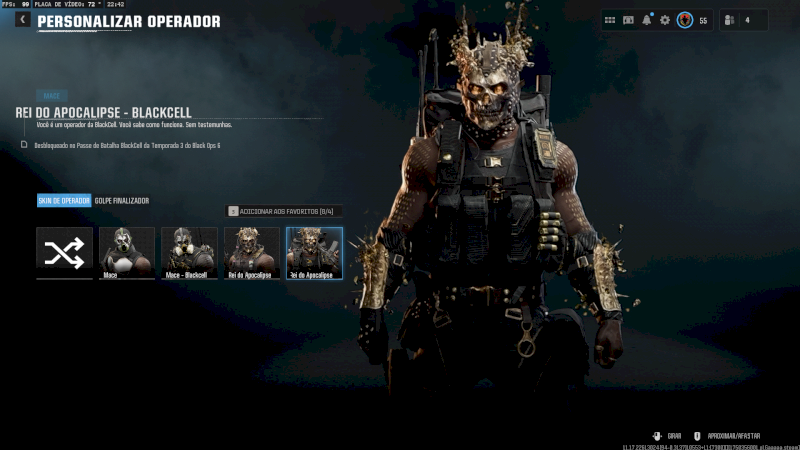
Task: Select the Mace default skin thumbnail
Action: click(127, 252)
